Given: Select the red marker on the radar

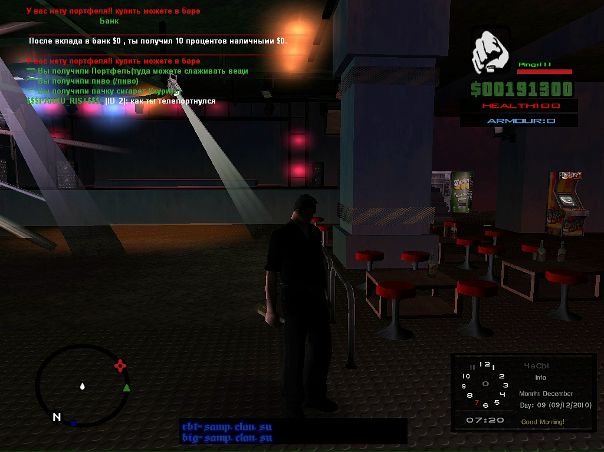Looking at the screenshot, I should click(121, 366).
